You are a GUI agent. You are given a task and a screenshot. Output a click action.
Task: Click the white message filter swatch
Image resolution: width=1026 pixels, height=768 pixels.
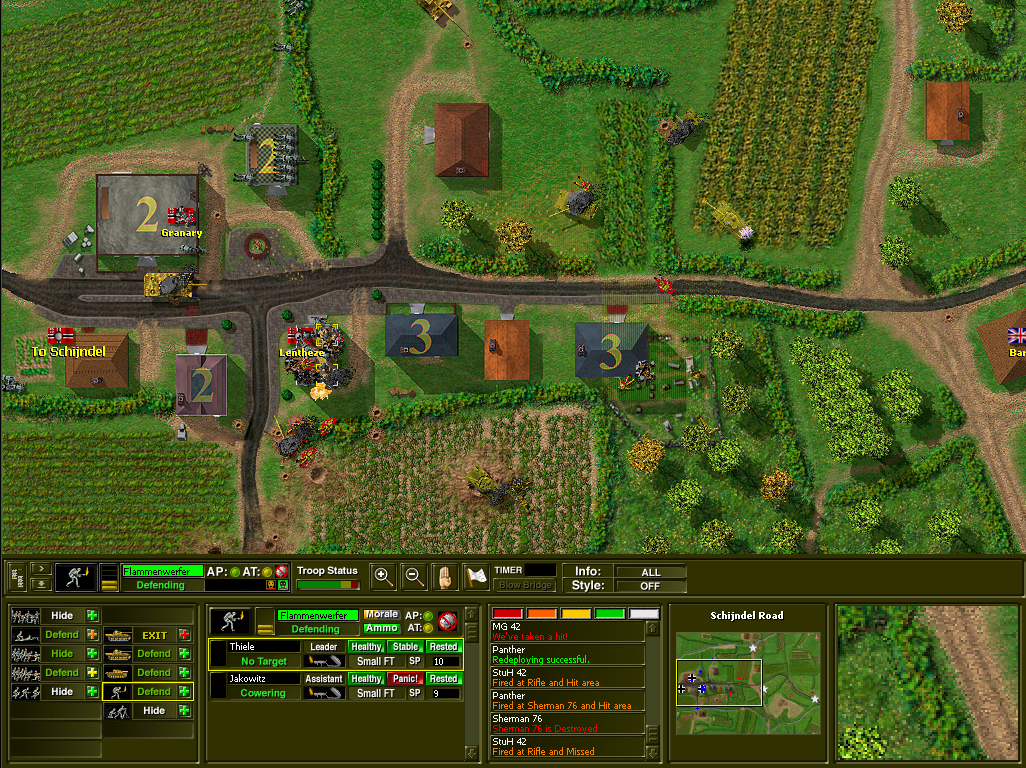[x=643, y=613]
